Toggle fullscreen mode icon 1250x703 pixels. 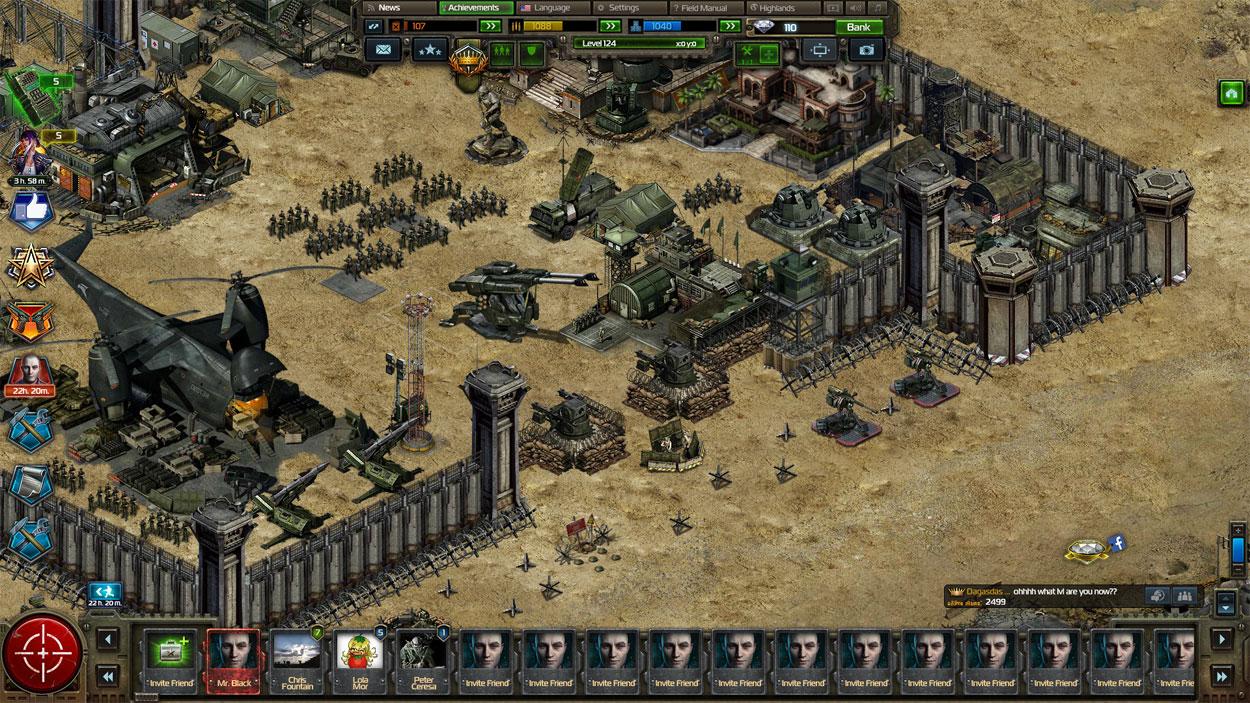[819, 49]
